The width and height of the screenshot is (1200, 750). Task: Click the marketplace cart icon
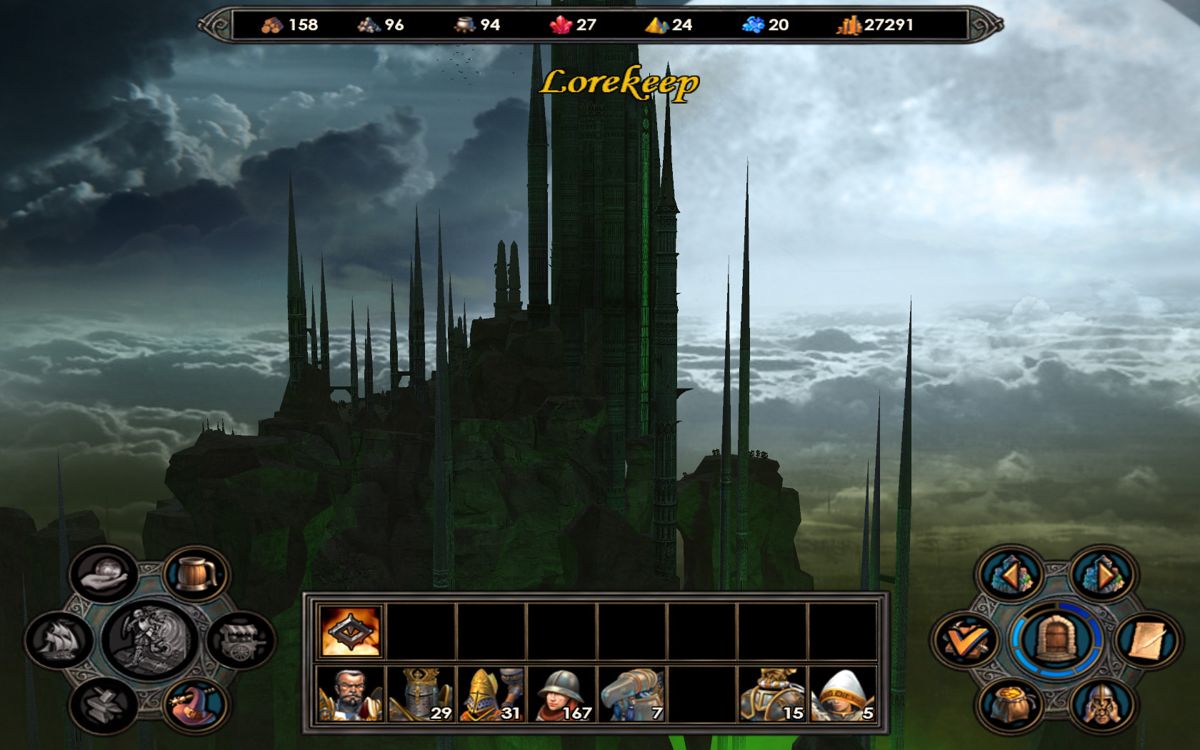pyautogui.click(x=239, y=640)
